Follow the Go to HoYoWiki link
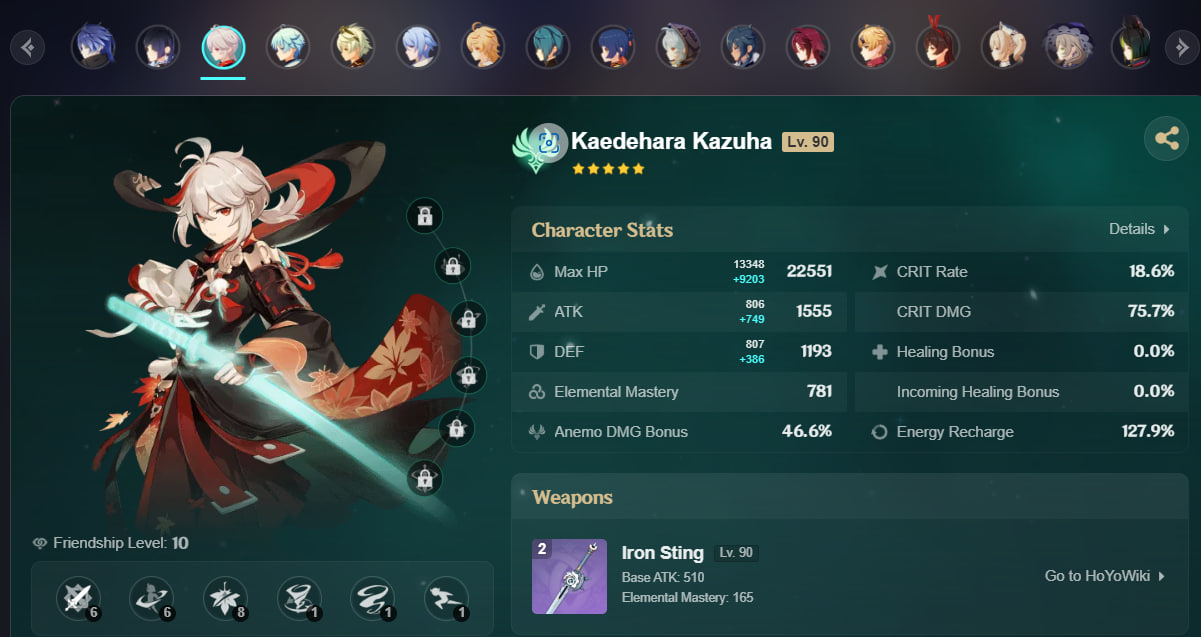 [x=1105, y=576]
